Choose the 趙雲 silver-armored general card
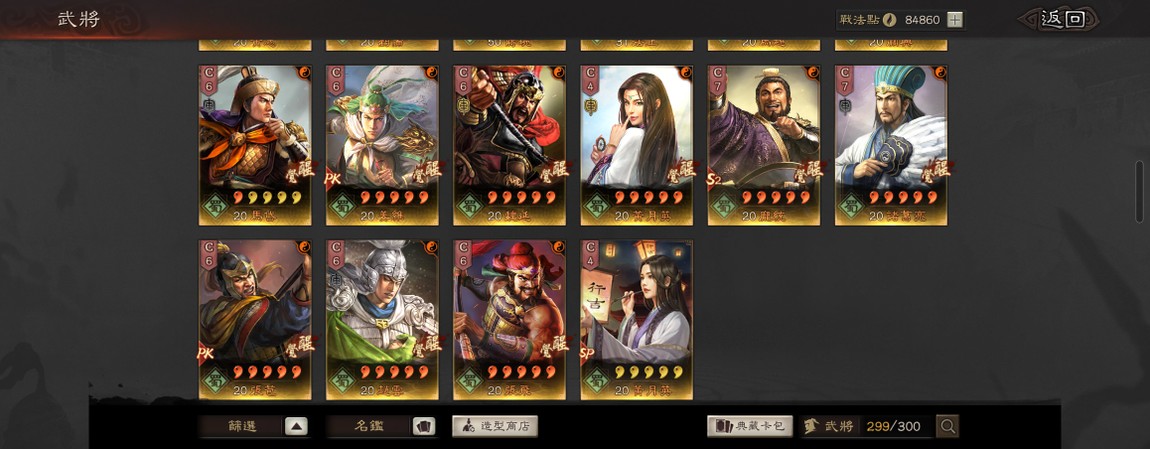This screenshot has width=1150, height=449. pyautogui.click(x=382, y=319)
